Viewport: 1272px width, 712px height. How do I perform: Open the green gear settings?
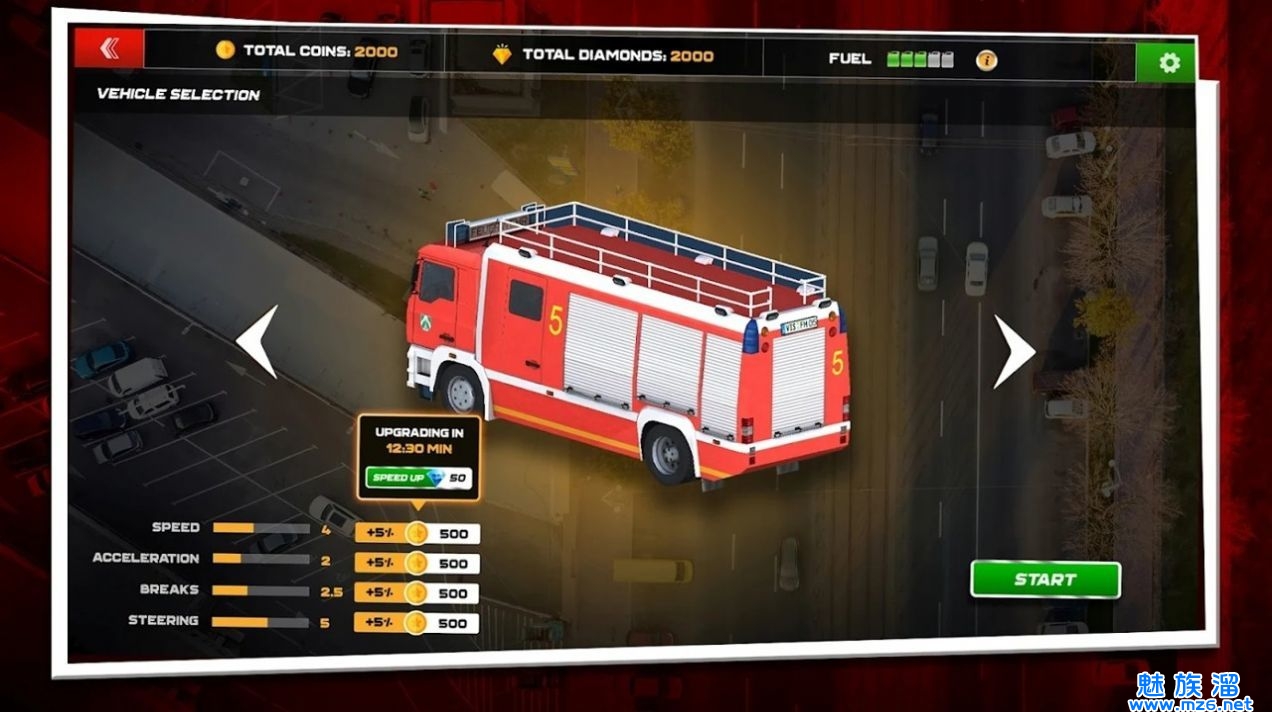(1168, 63)
